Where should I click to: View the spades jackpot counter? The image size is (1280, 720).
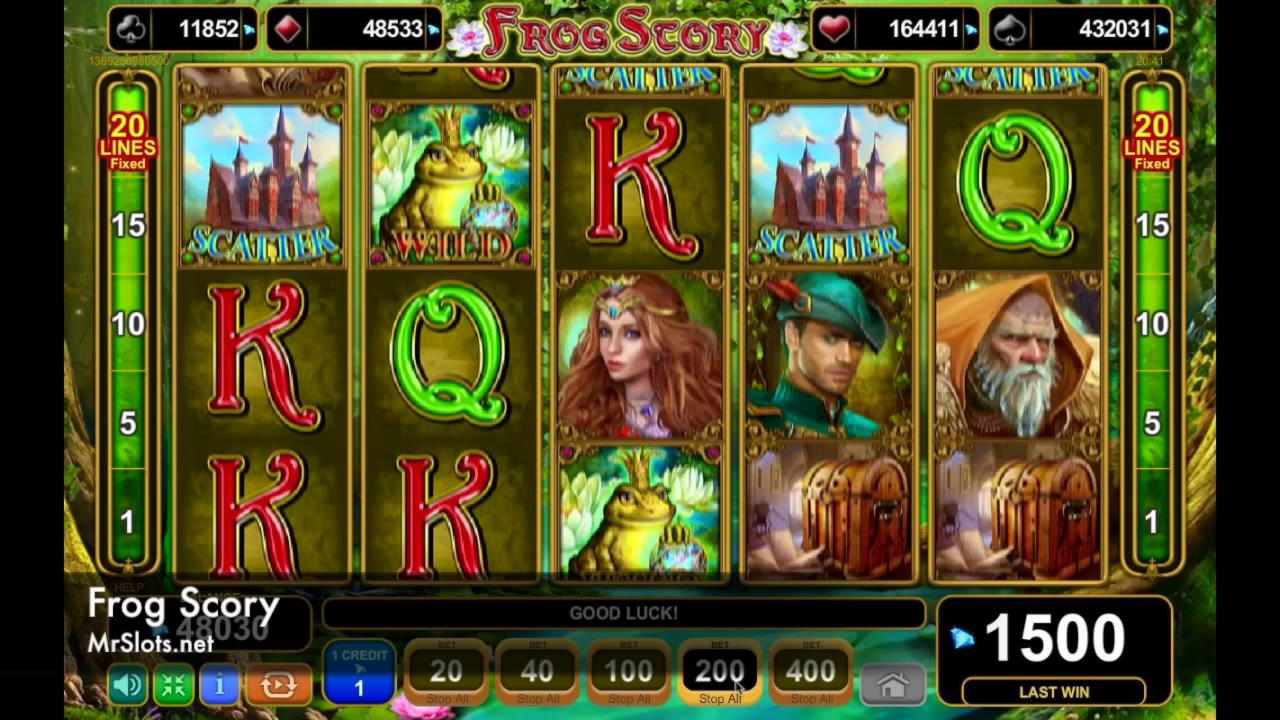tap(1080, 29)
